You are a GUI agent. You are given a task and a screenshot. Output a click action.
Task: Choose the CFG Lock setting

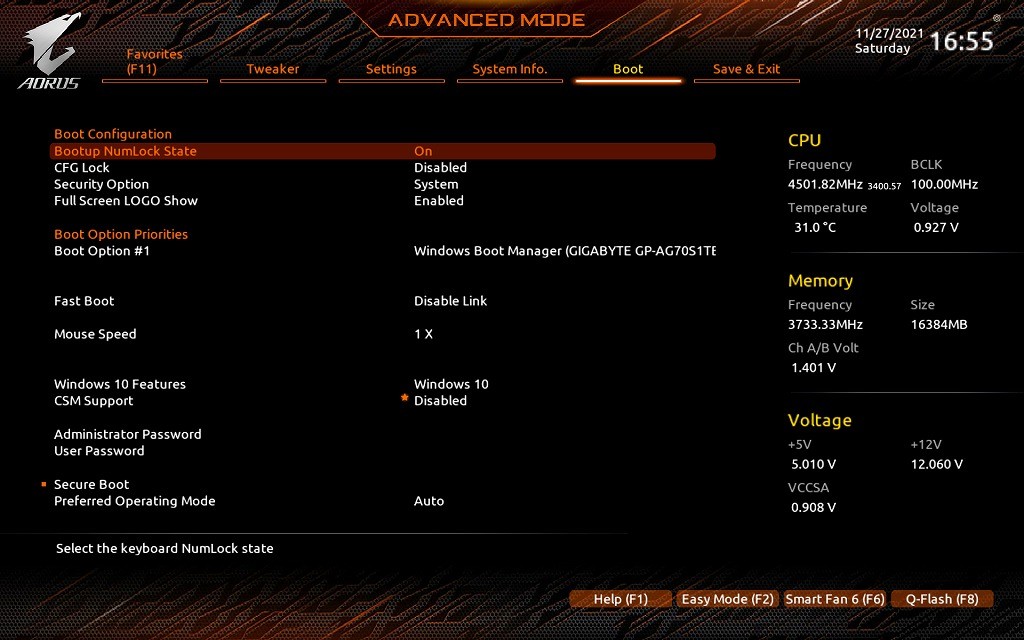click(x=82, y=168)
